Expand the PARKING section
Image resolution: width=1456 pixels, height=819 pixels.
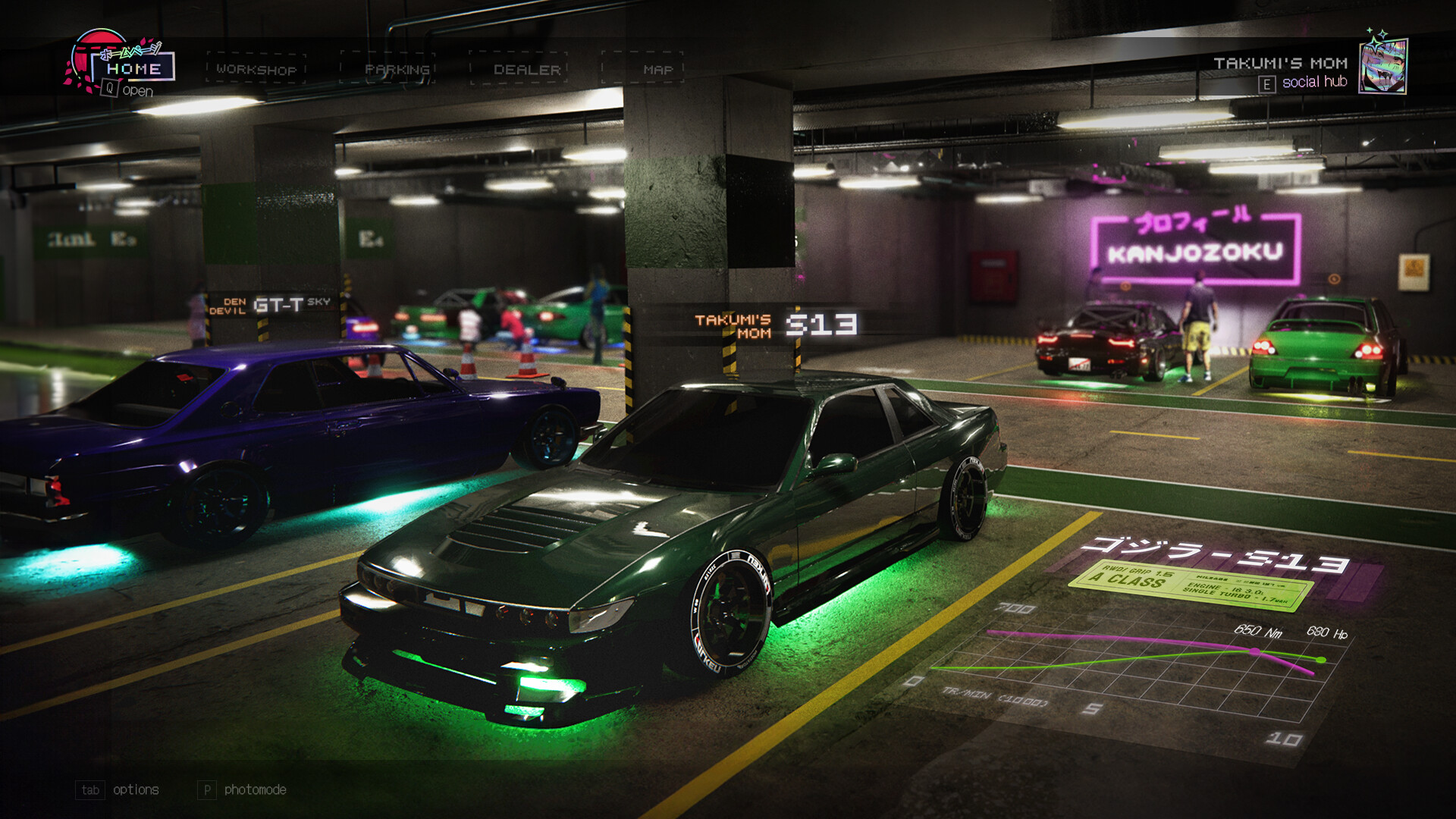point(398,68)
